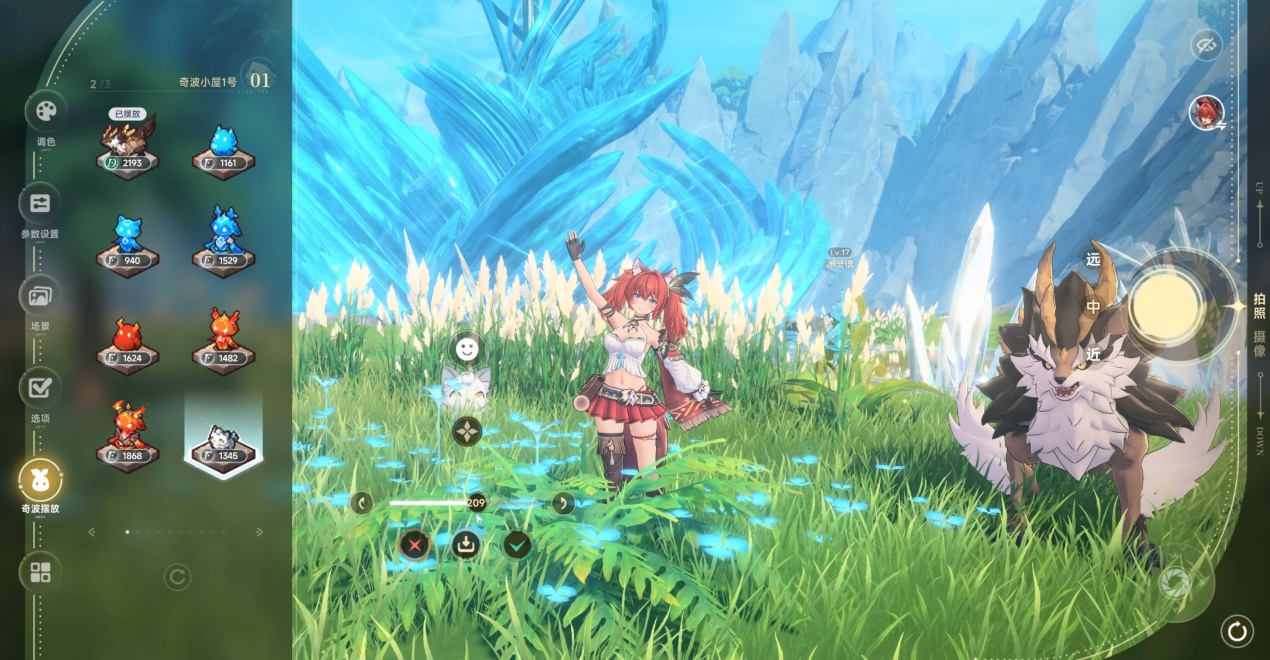Hide the interface with the eye icon
1270x660 pixels.
click(x=1206, y=45)
